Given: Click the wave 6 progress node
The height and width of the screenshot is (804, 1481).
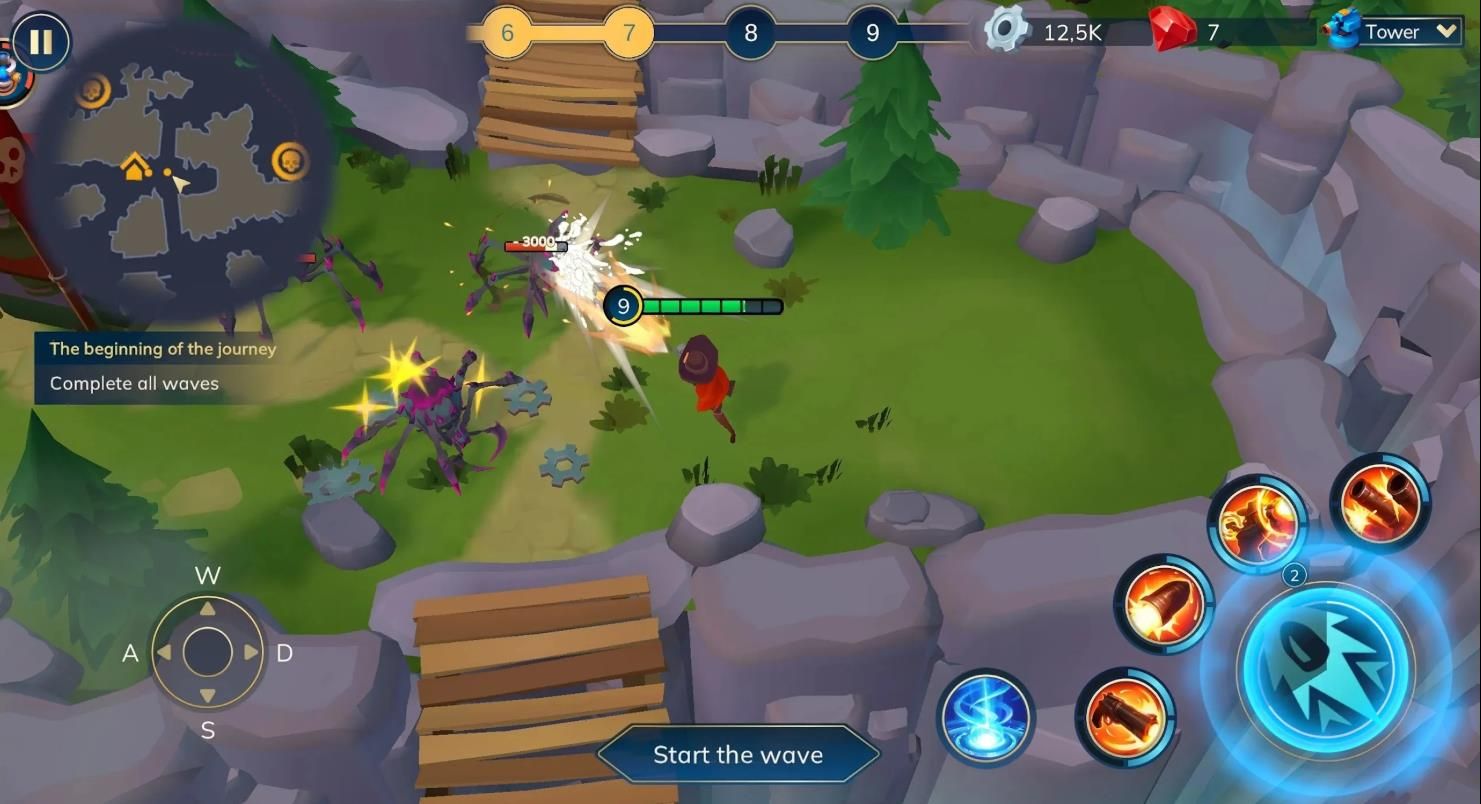Looking at the screenshot, I should pos(507,33).
